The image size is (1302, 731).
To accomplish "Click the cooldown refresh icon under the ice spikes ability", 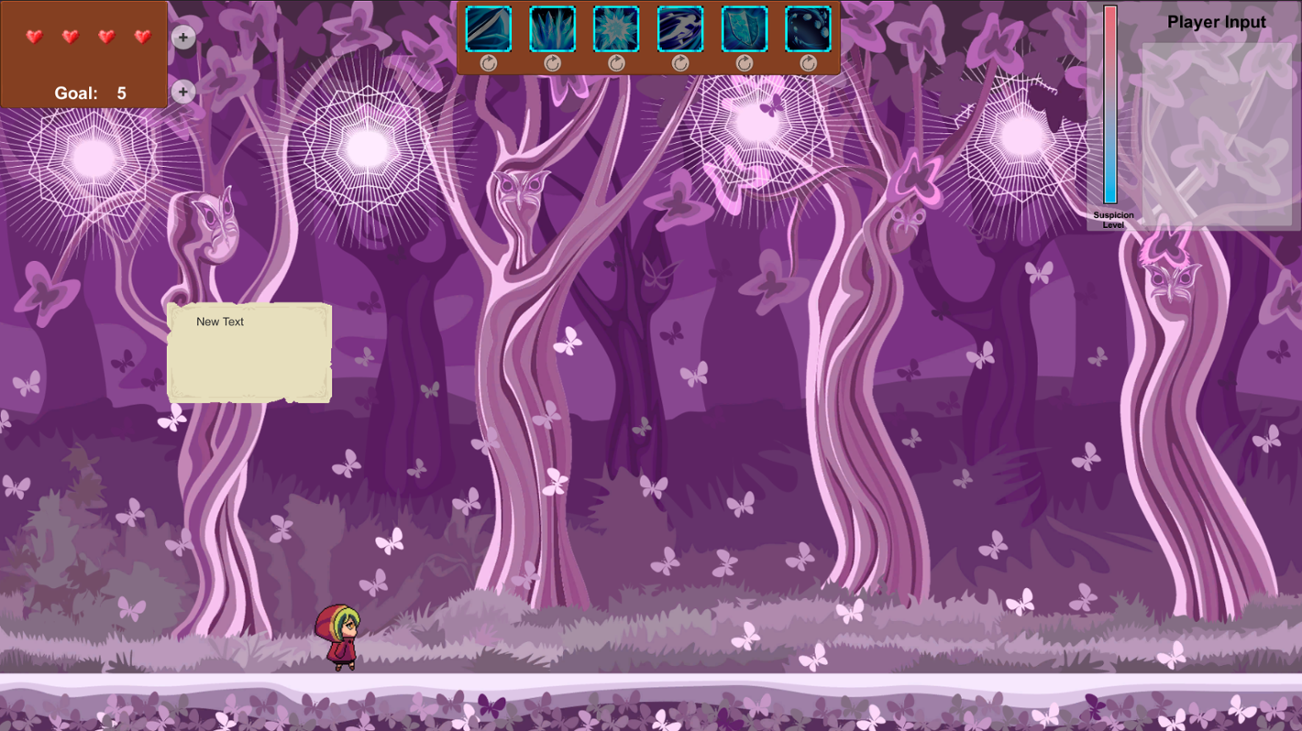I will click(x=552, y=62).
